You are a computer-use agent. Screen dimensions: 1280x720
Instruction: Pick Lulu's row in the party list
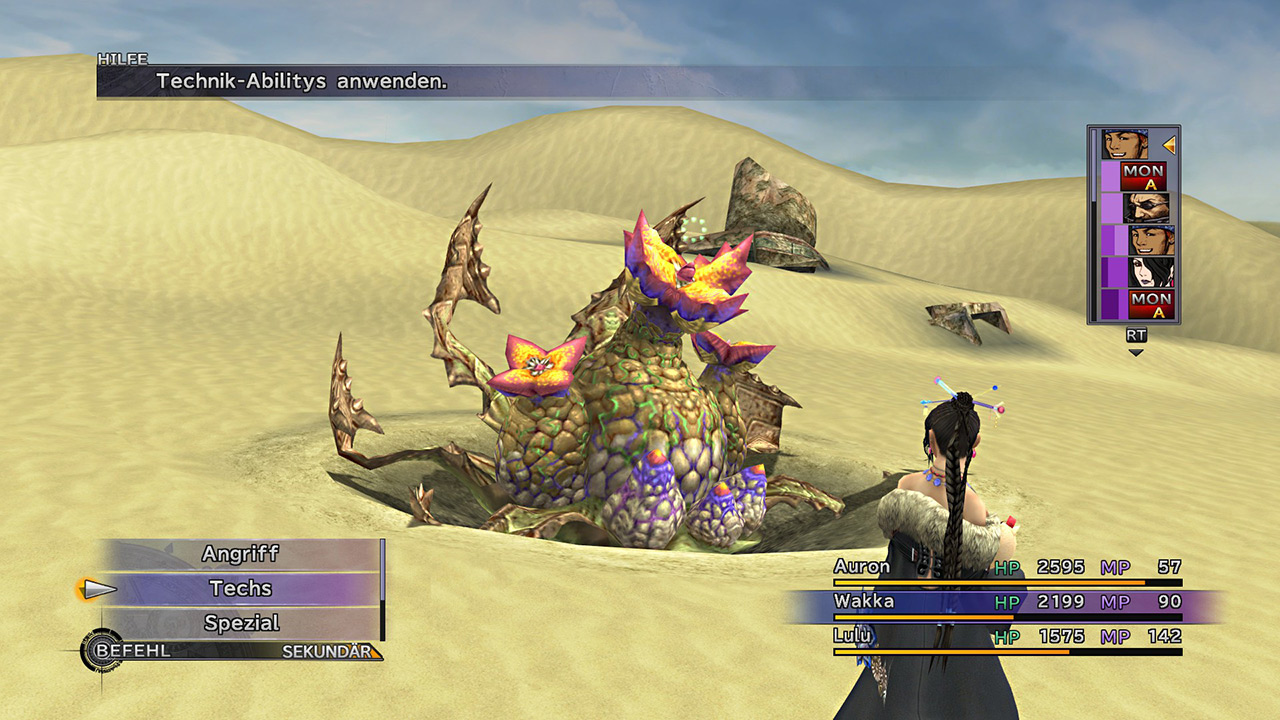click(1006, 637)
